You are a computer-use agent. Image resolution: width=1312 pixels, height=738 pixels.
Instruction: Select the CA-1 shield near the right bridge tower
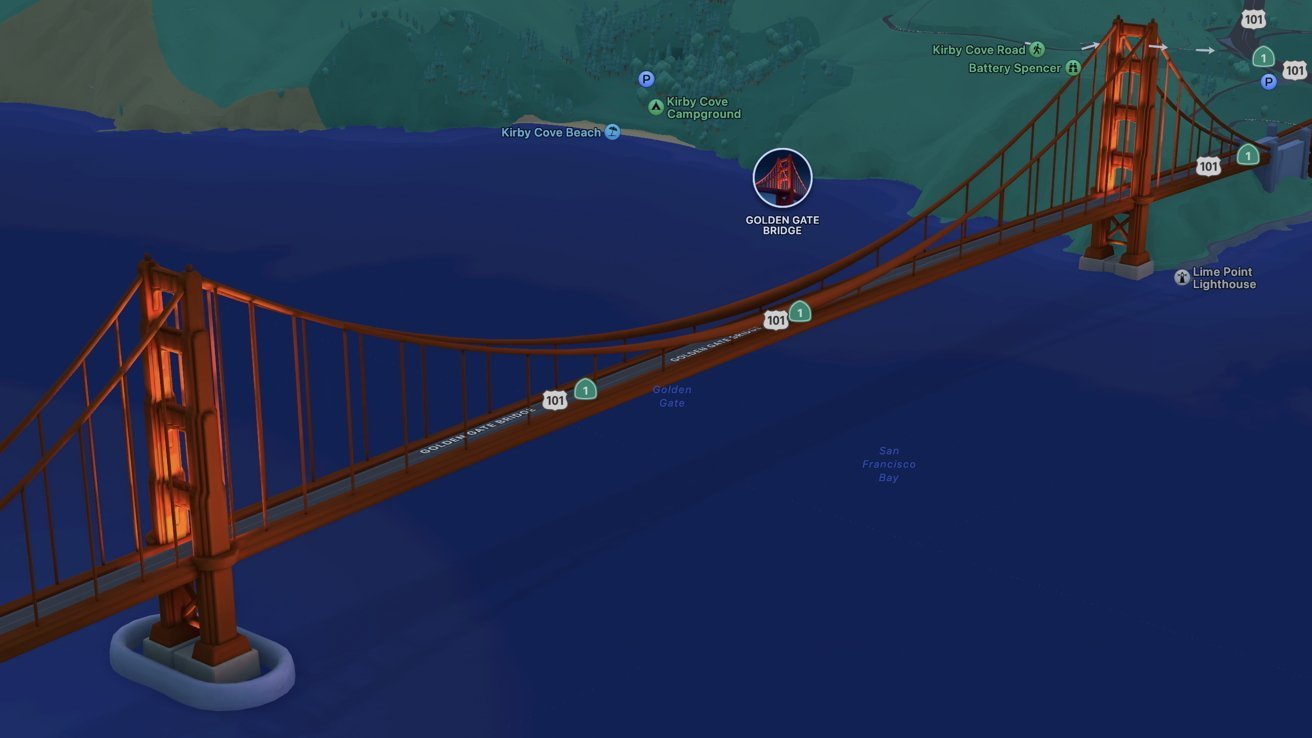[x=1247, y=154]
